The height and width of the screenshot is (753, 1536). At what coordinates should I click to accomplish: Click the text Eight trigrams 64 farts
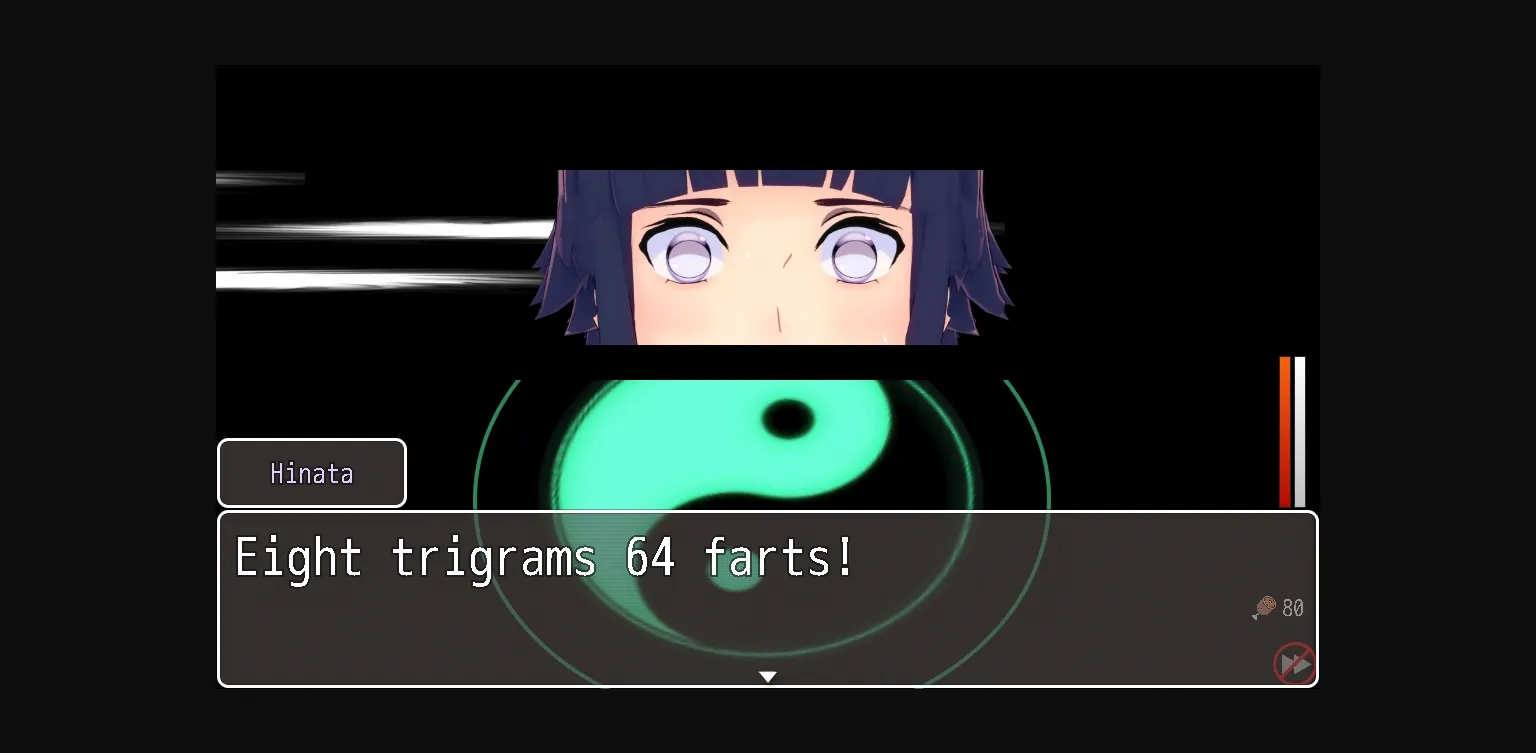(x=543, y=558)
